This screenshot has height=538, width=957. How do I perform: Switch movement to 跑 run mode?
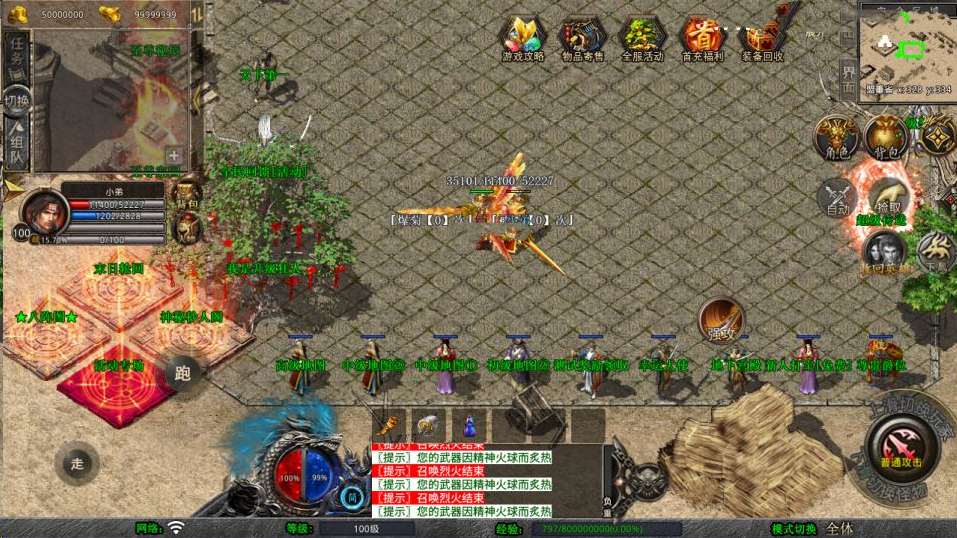pyautogui.click(x=183, y=374)
